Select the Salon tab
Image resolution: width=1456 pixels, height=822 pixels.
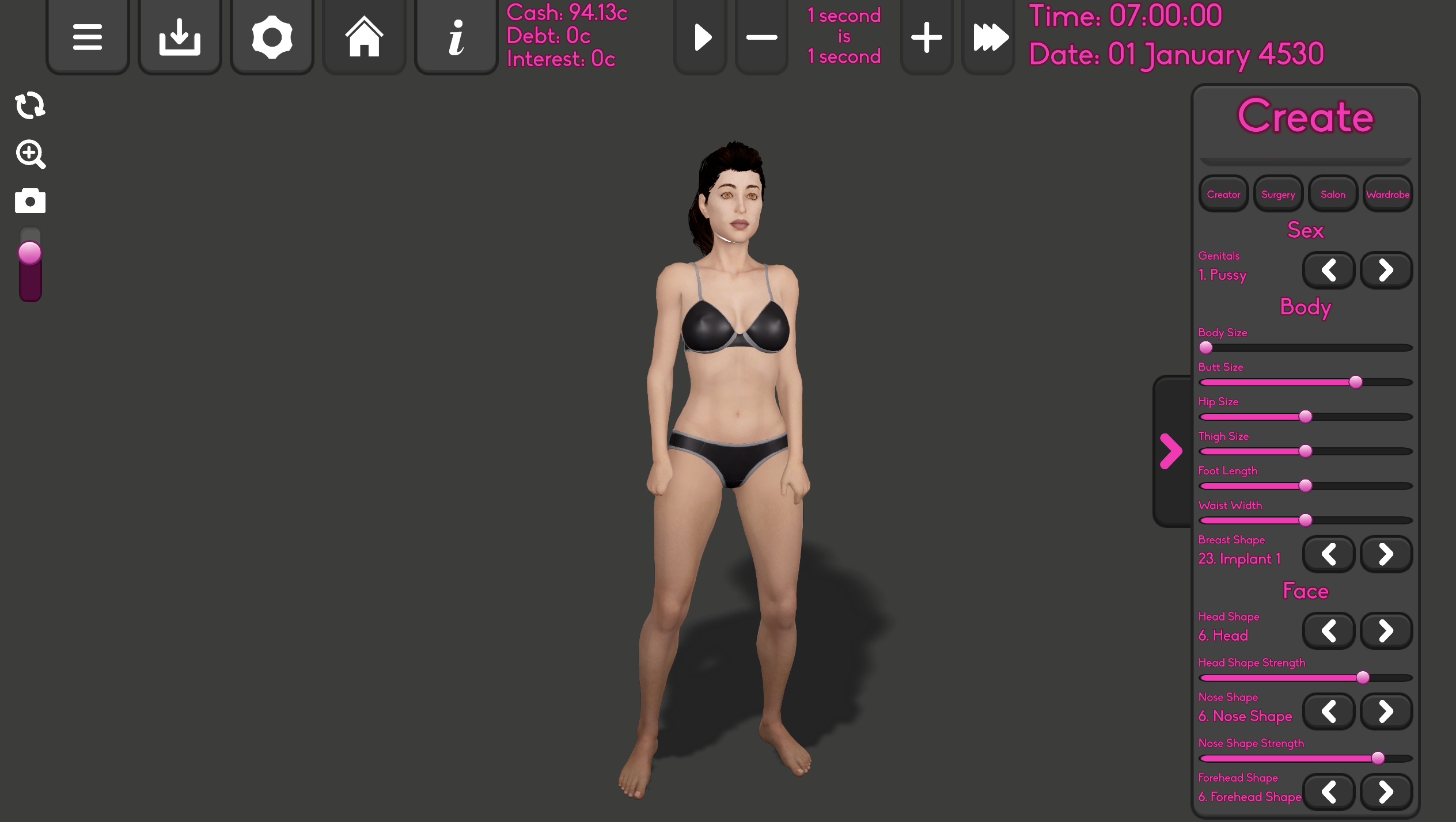pos(1333,194)
